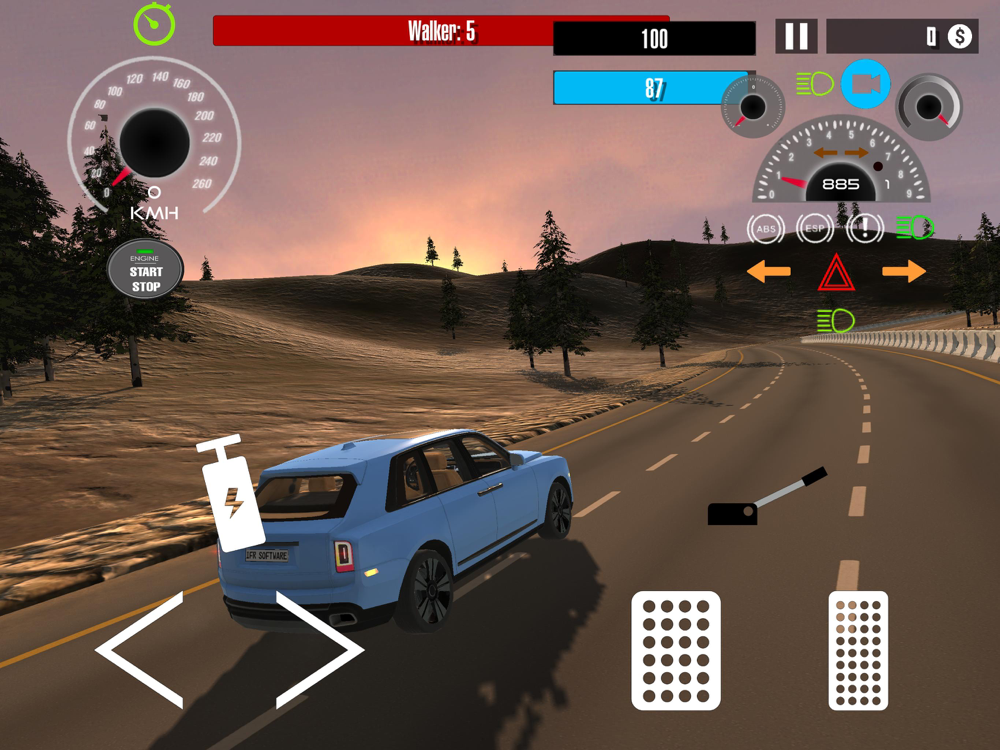Activate the orange left turn signal
Viewport: 1000px width, 750px height.
(x=769, y=271)
